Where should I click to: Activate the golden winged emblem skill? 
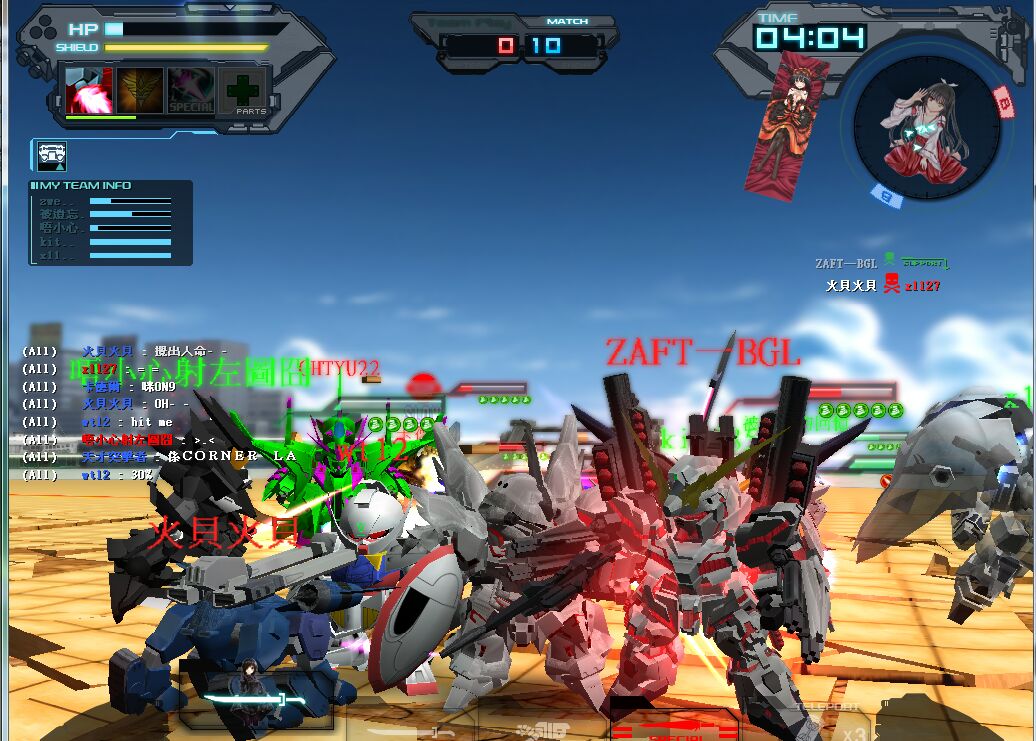[x=140, y=91]
